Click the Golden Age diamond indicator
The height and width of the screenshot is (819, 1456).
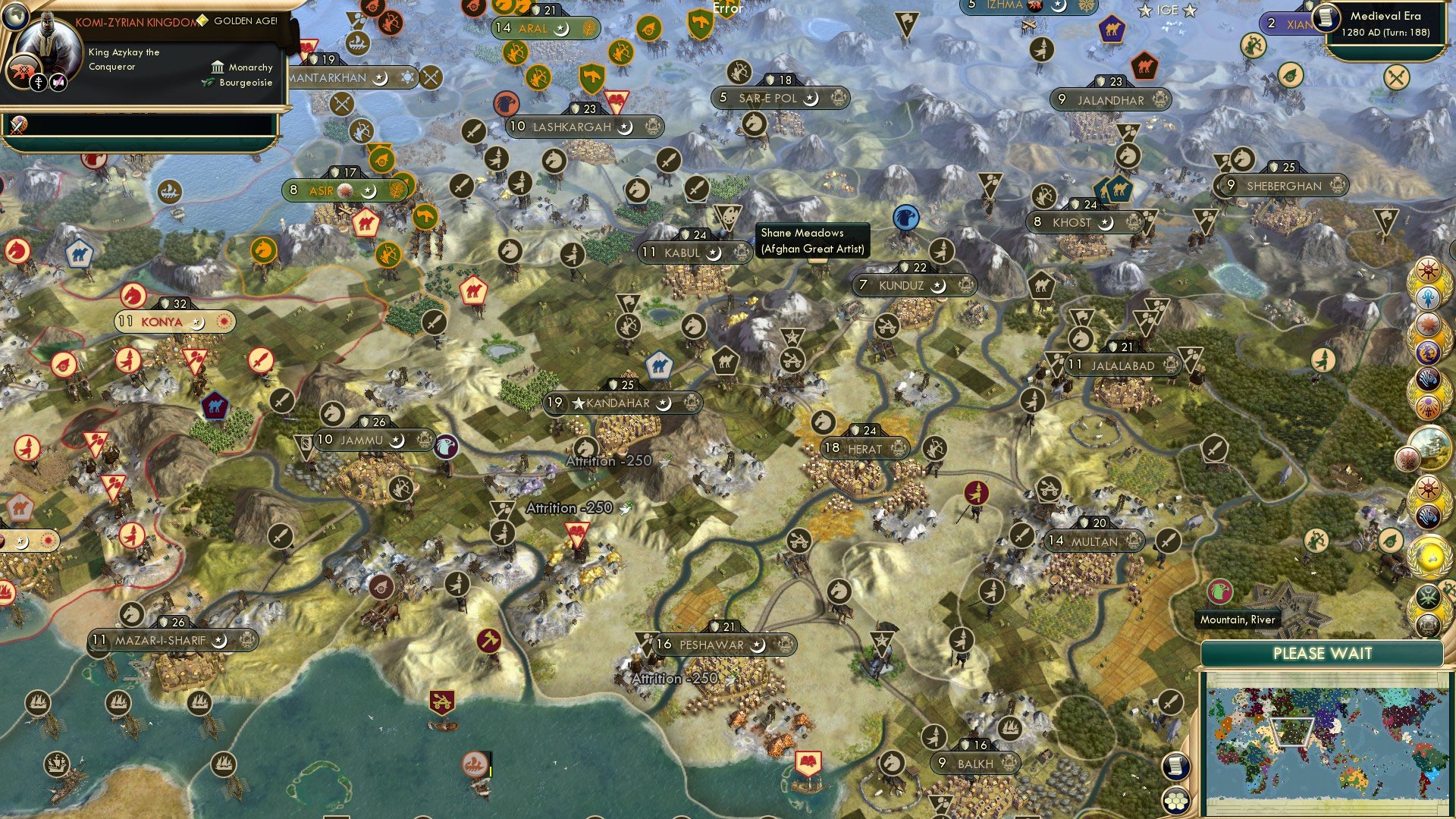click(202, 20)
